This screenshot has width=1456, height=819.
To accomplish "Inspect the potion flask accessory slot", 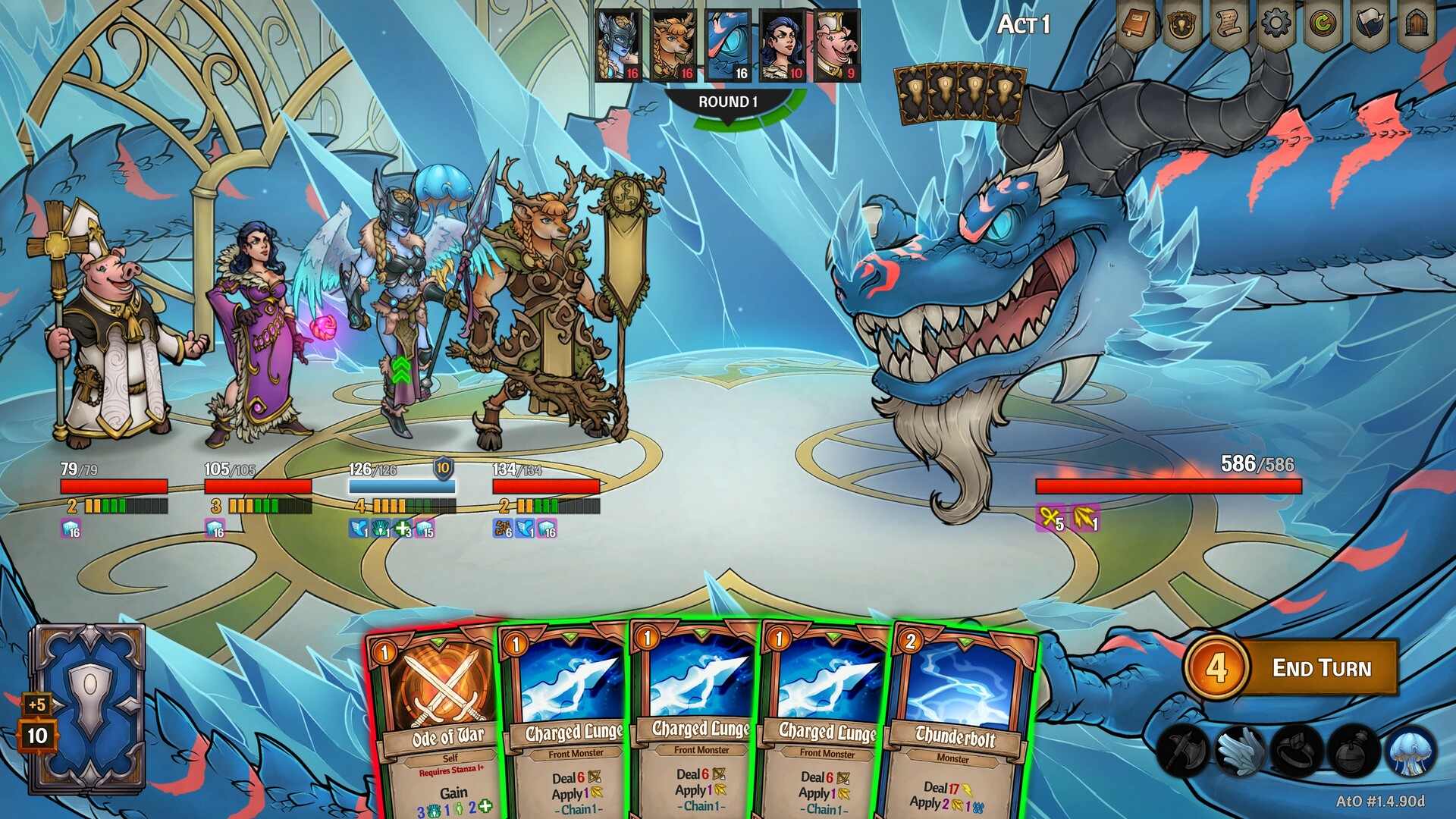I will coord(1354,751).
